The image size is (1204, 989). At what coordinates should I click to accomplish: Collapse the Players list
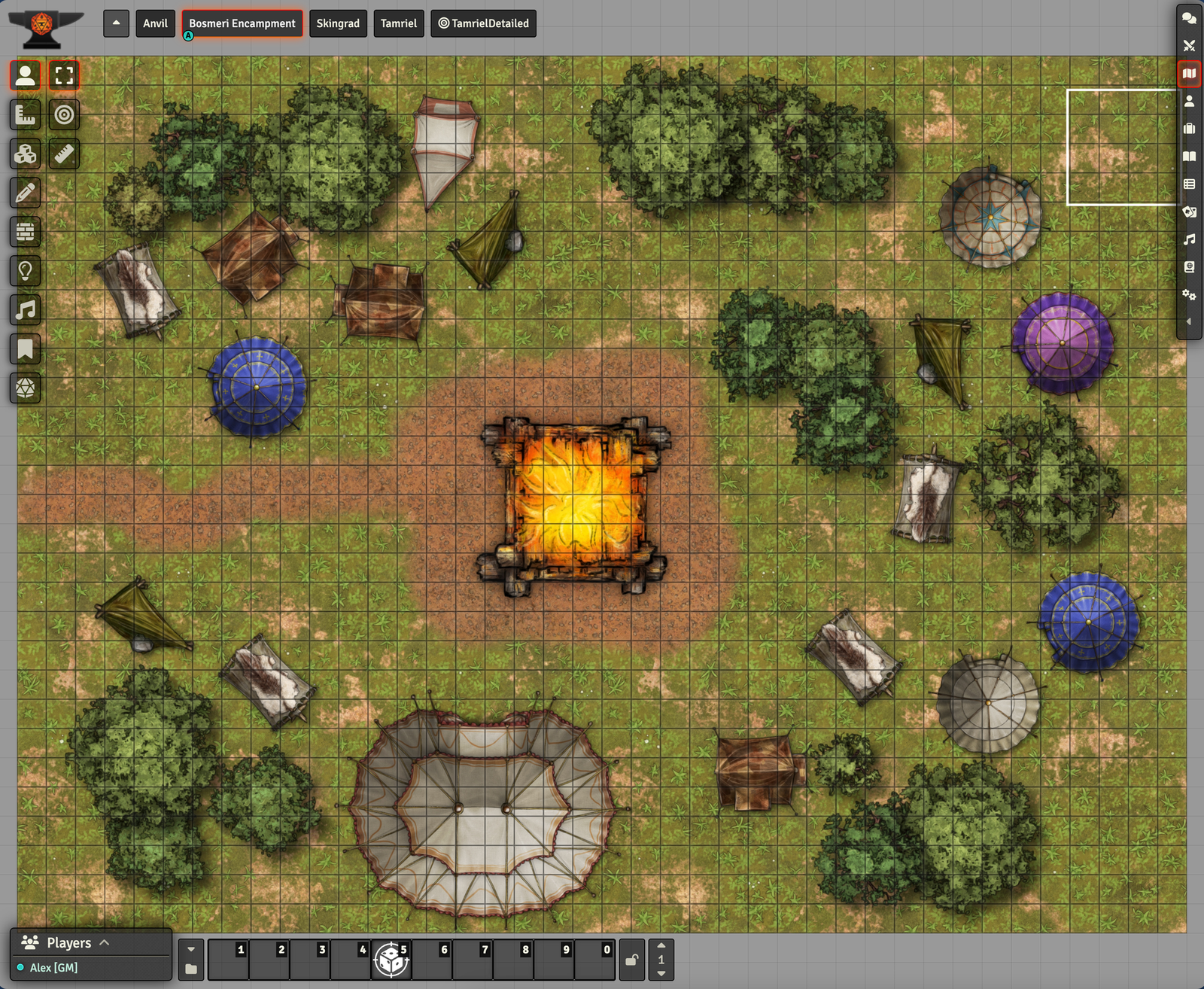pos(105,942)
